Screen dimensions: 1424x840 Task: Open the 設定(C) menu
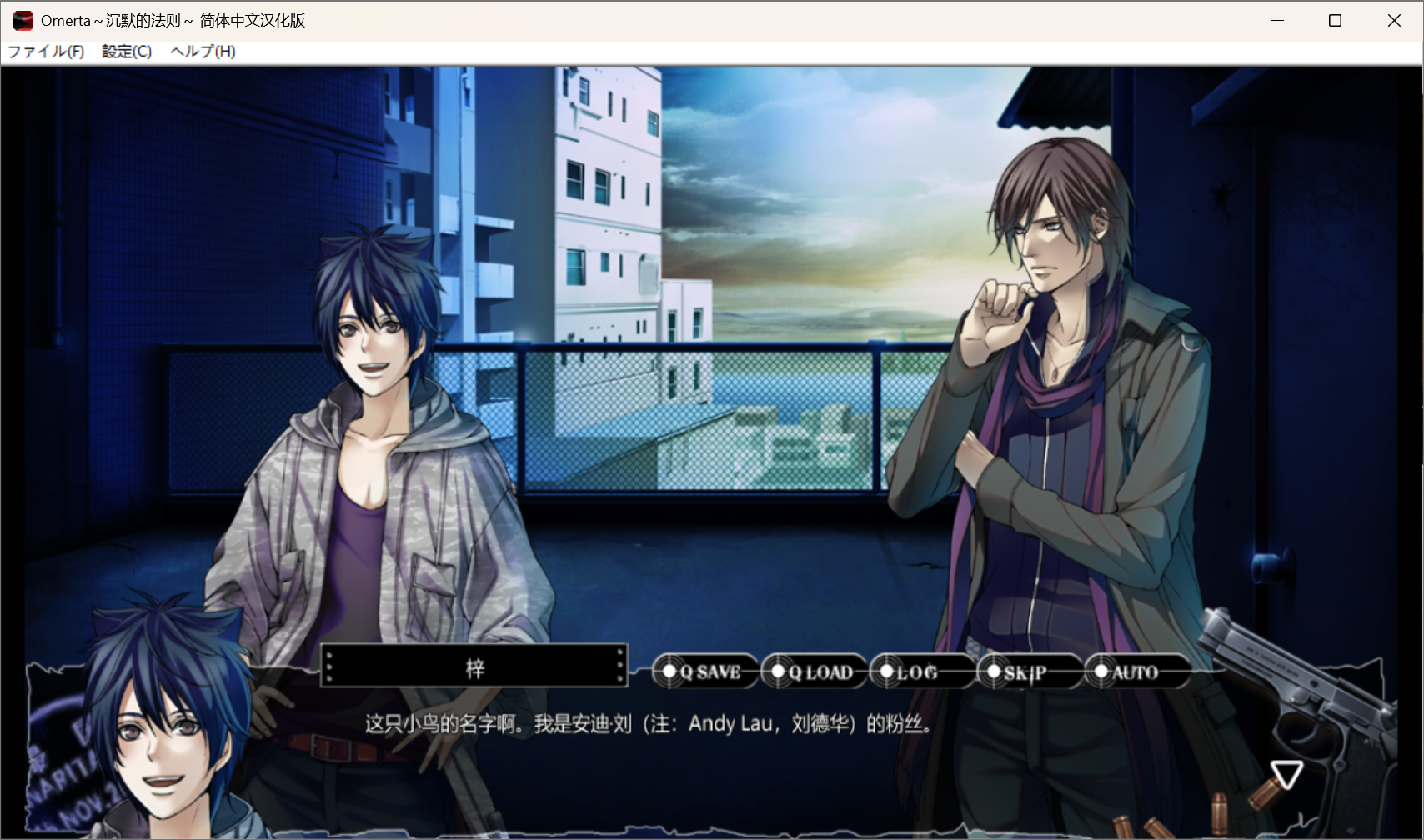click(x=127, y=52)
